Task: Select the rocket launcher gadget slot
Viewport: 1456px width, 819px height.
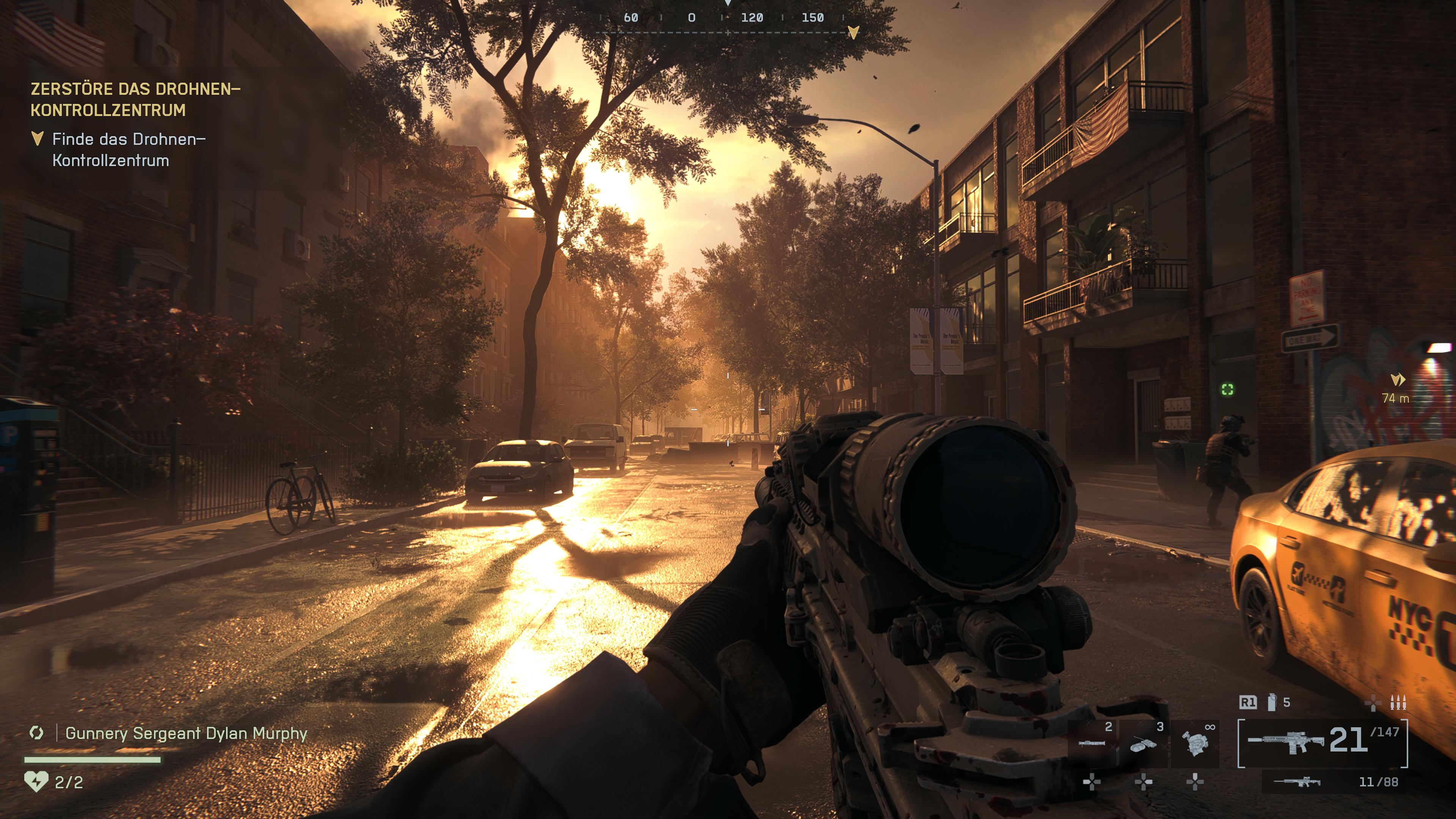Action: [1092, 743]
